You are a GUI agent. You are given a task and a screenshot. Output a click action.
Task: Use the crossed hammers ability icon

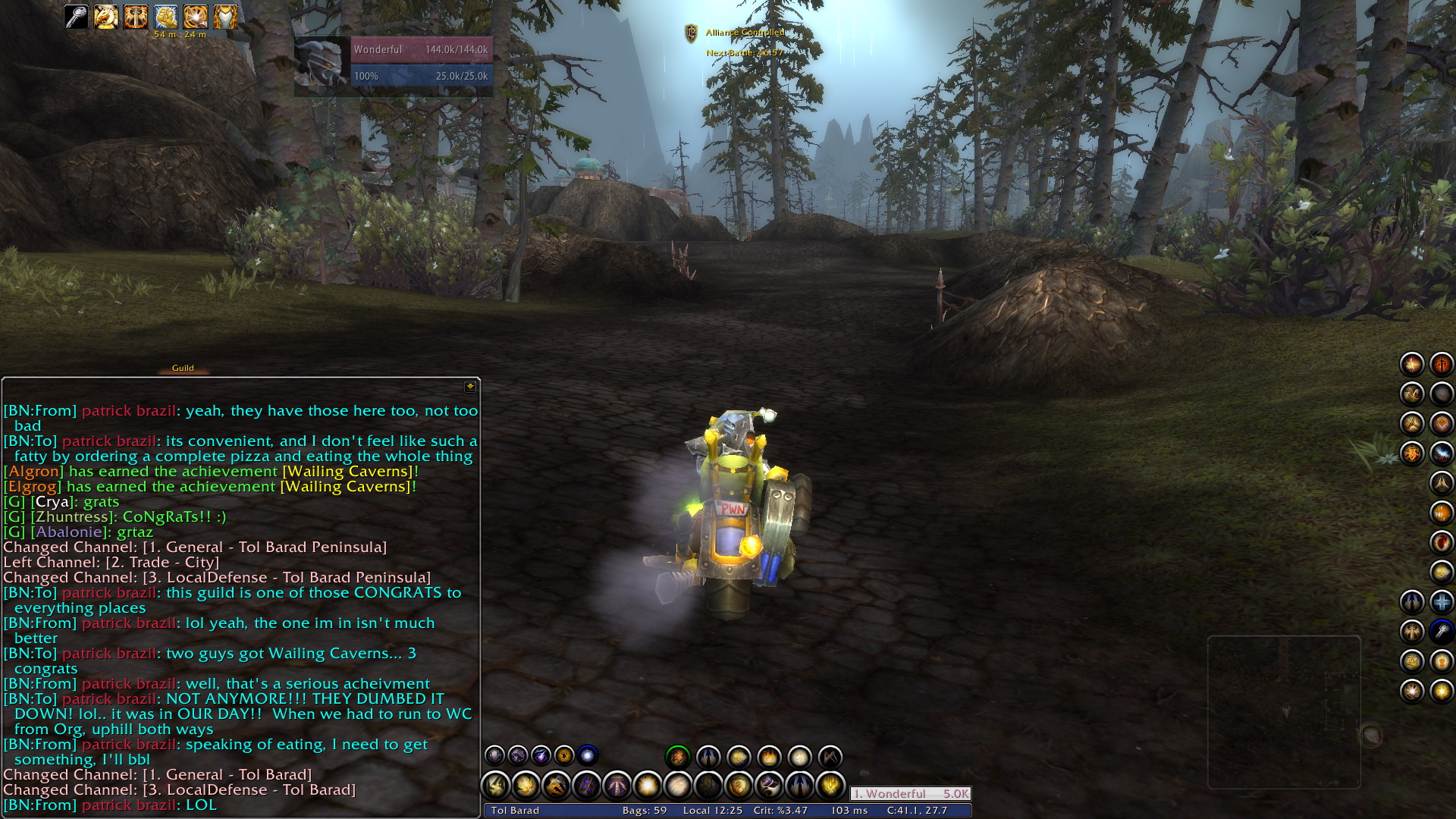(x=830, y=756)
